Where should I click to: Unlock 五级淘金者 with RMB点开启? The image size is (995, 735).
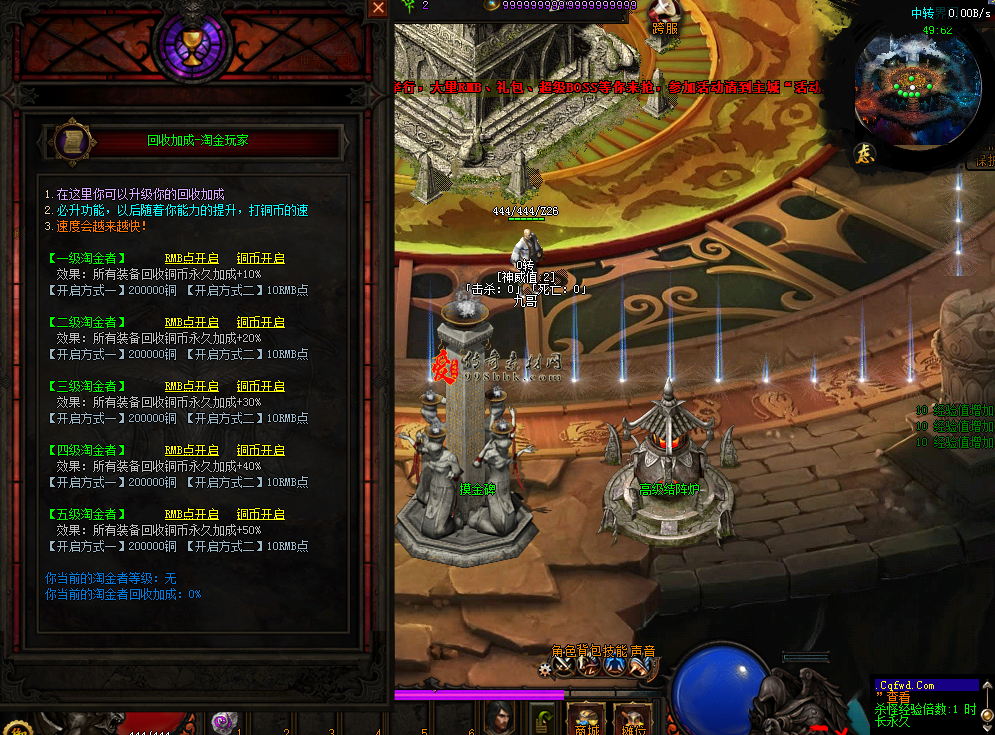191,514
